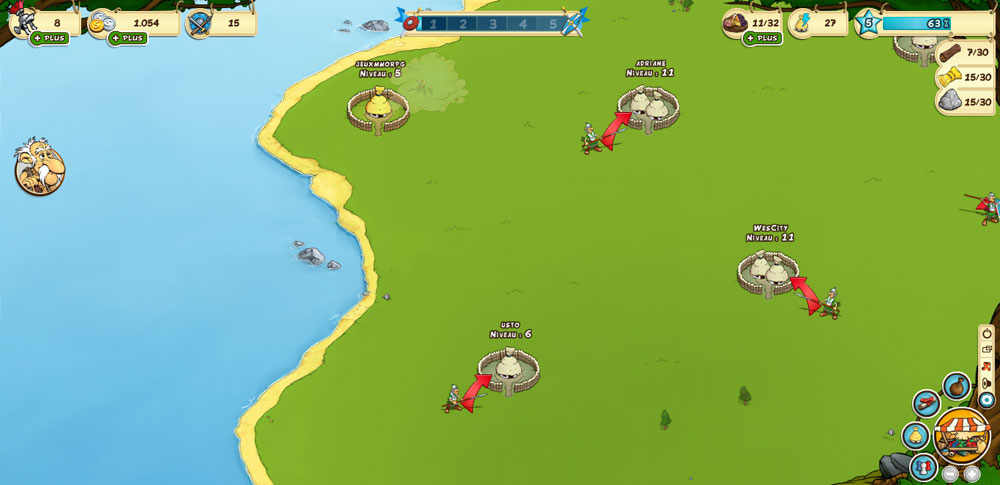The image size is (1000, 485).
Task: Open the brown sack inventory button
Action: 956,386
